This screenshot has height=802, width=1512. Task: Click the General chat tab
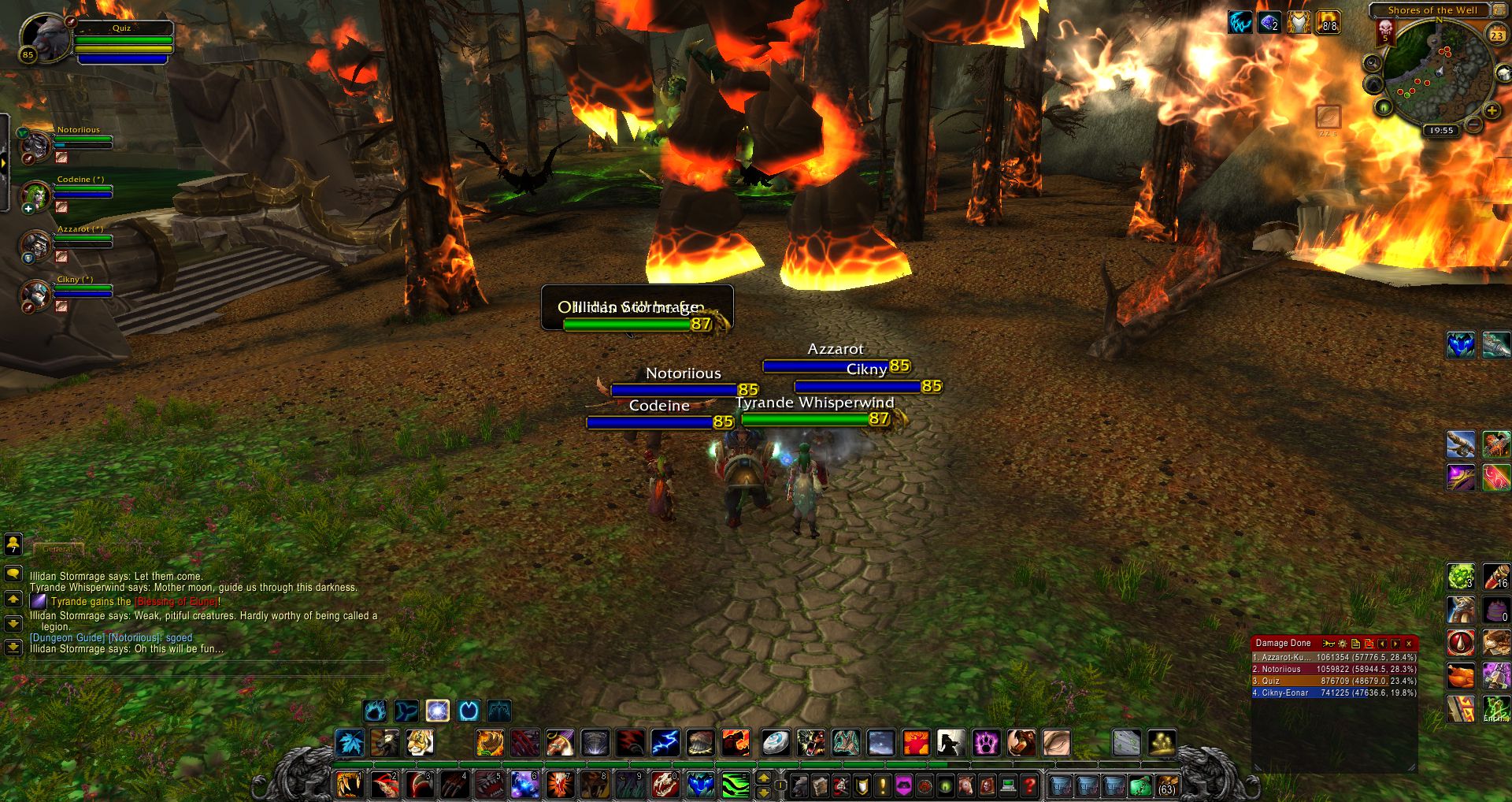pos(57,548)
